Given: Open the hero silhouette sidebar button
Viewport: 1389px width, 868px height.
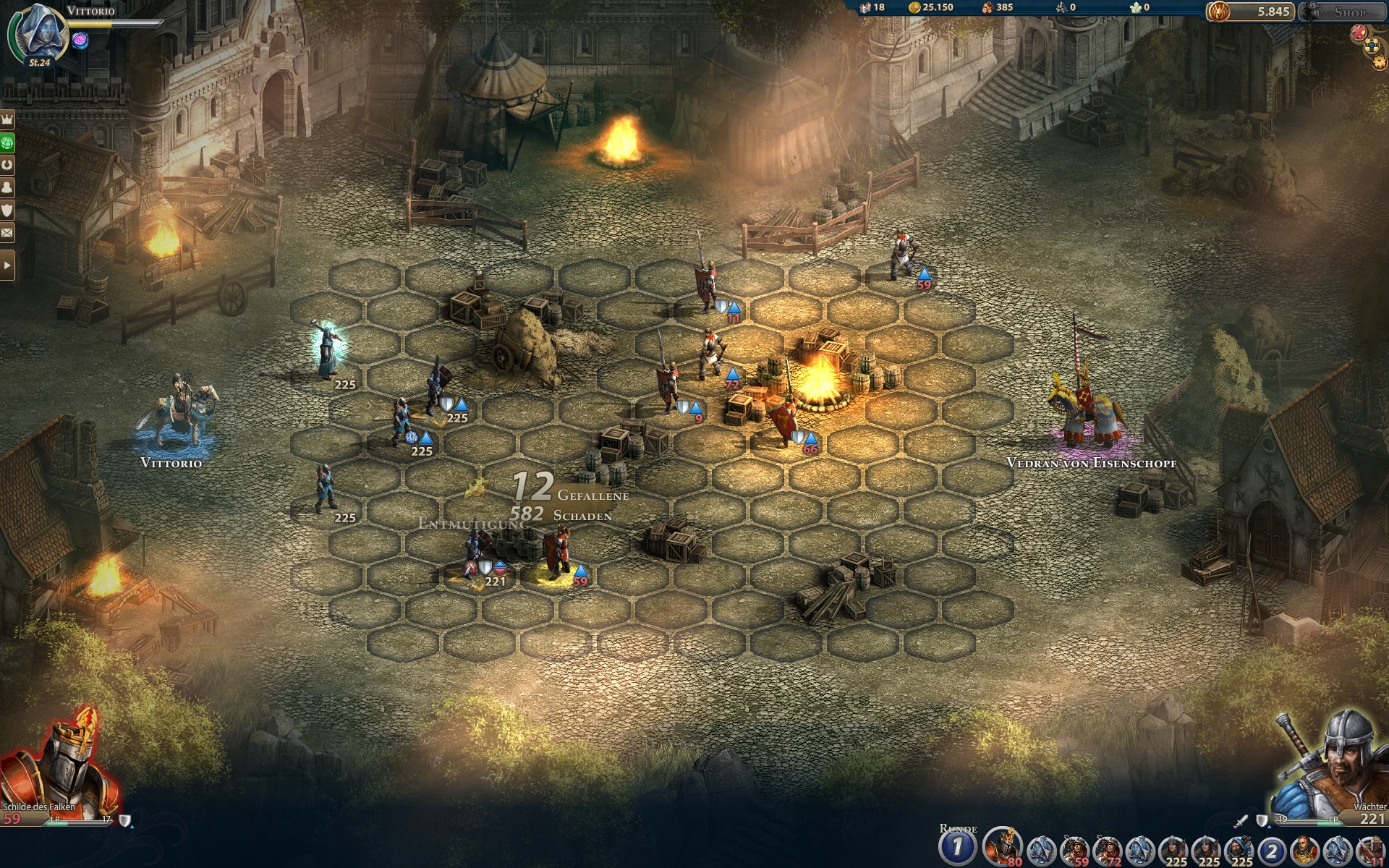Looking at the screenshot, I should (x=7, y=187).
